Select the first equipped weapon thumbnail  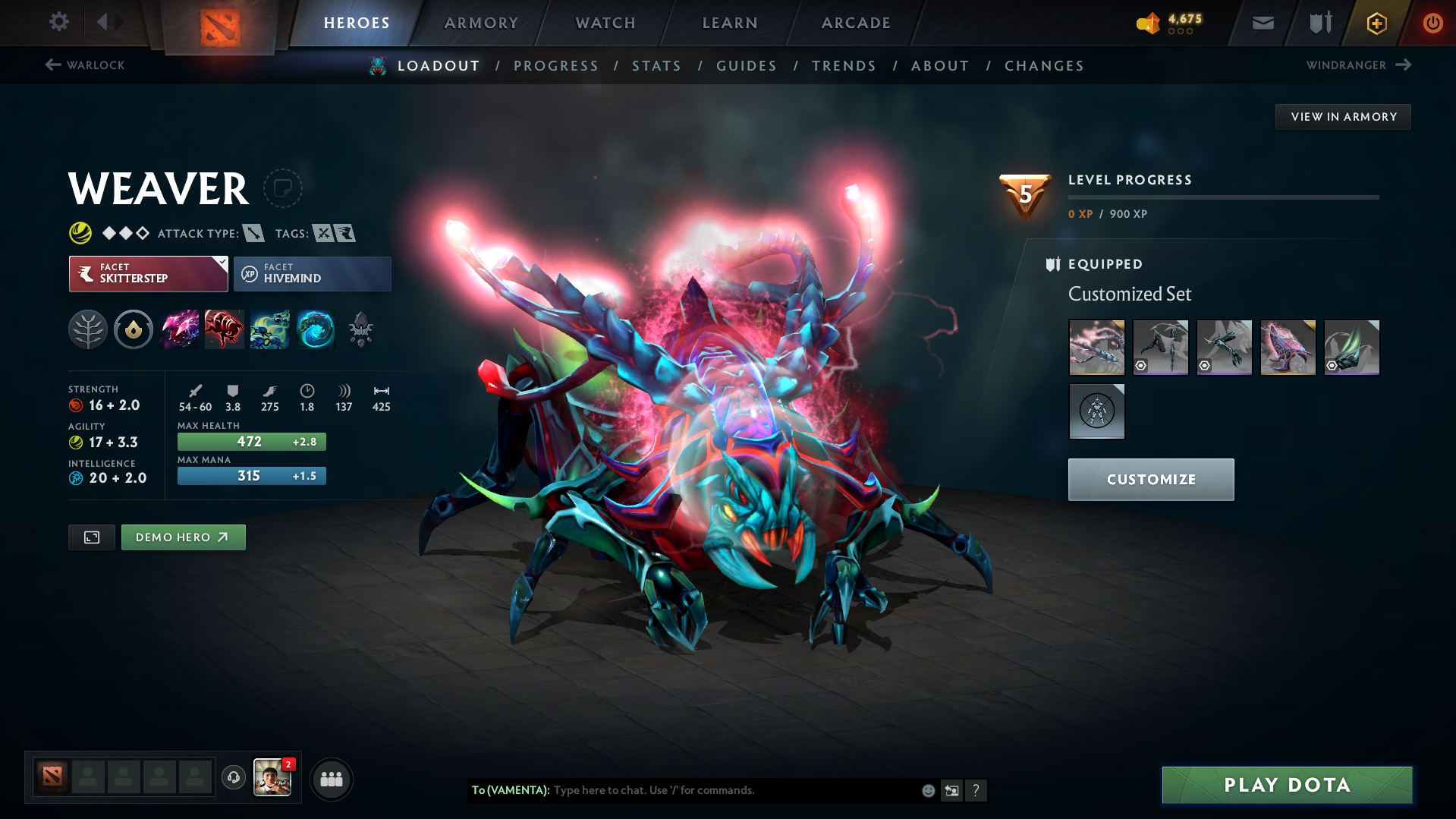(1096, 347)
